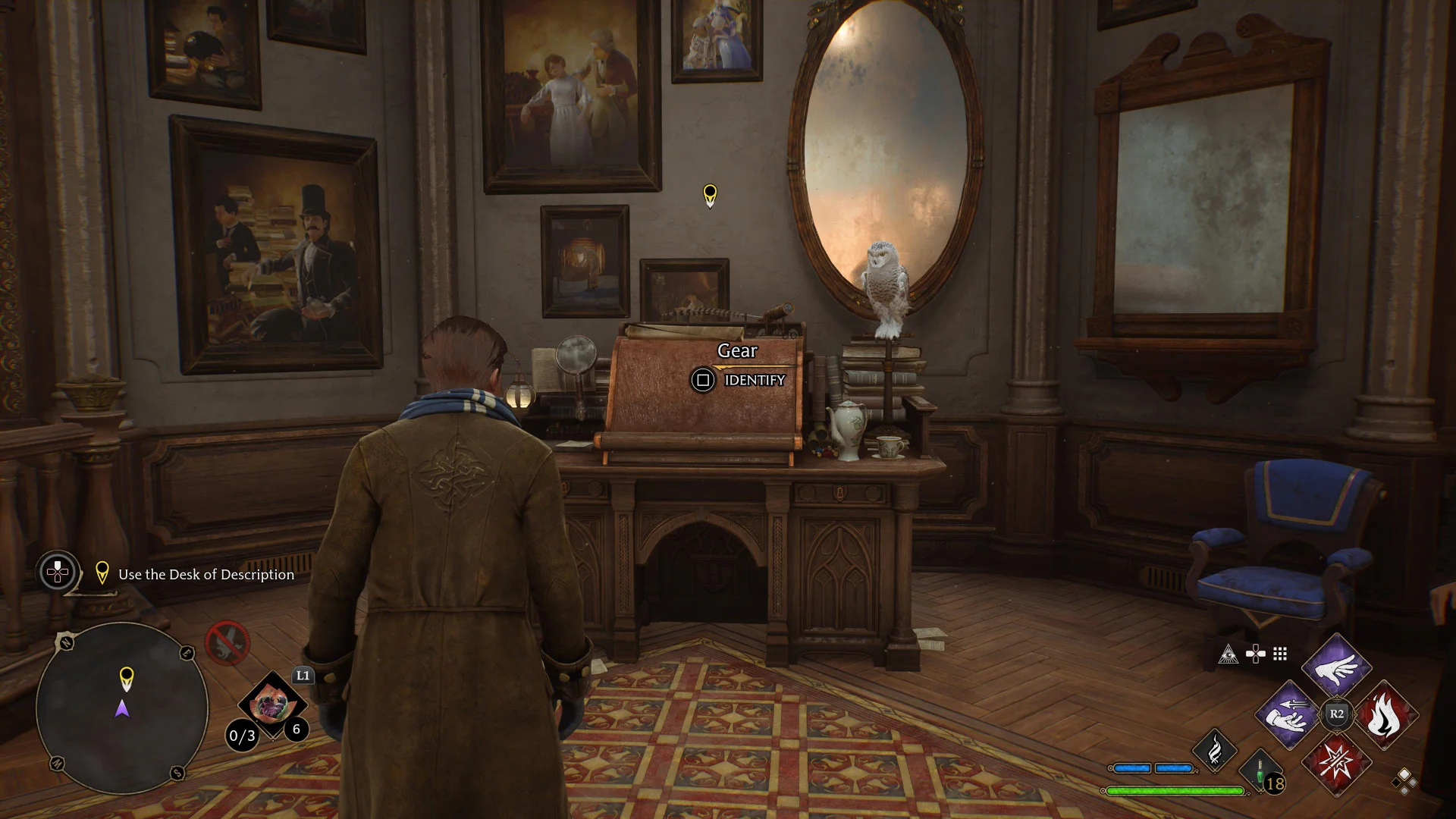Click the floating yellow quest waypoint marker

pyautogui.click(x=710, y=194)
